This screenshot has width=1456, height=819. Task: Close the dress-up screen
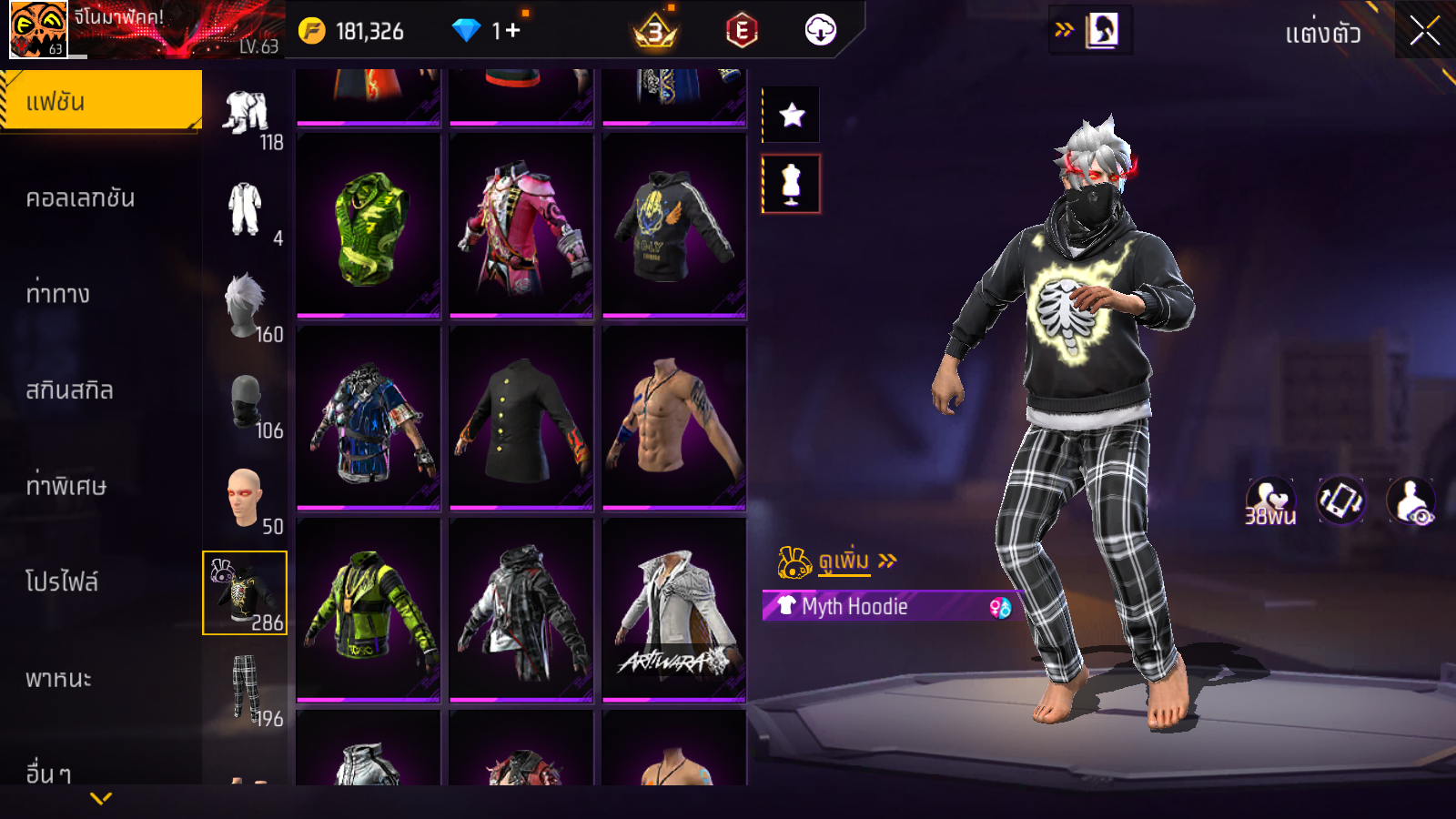(1424, 31)
